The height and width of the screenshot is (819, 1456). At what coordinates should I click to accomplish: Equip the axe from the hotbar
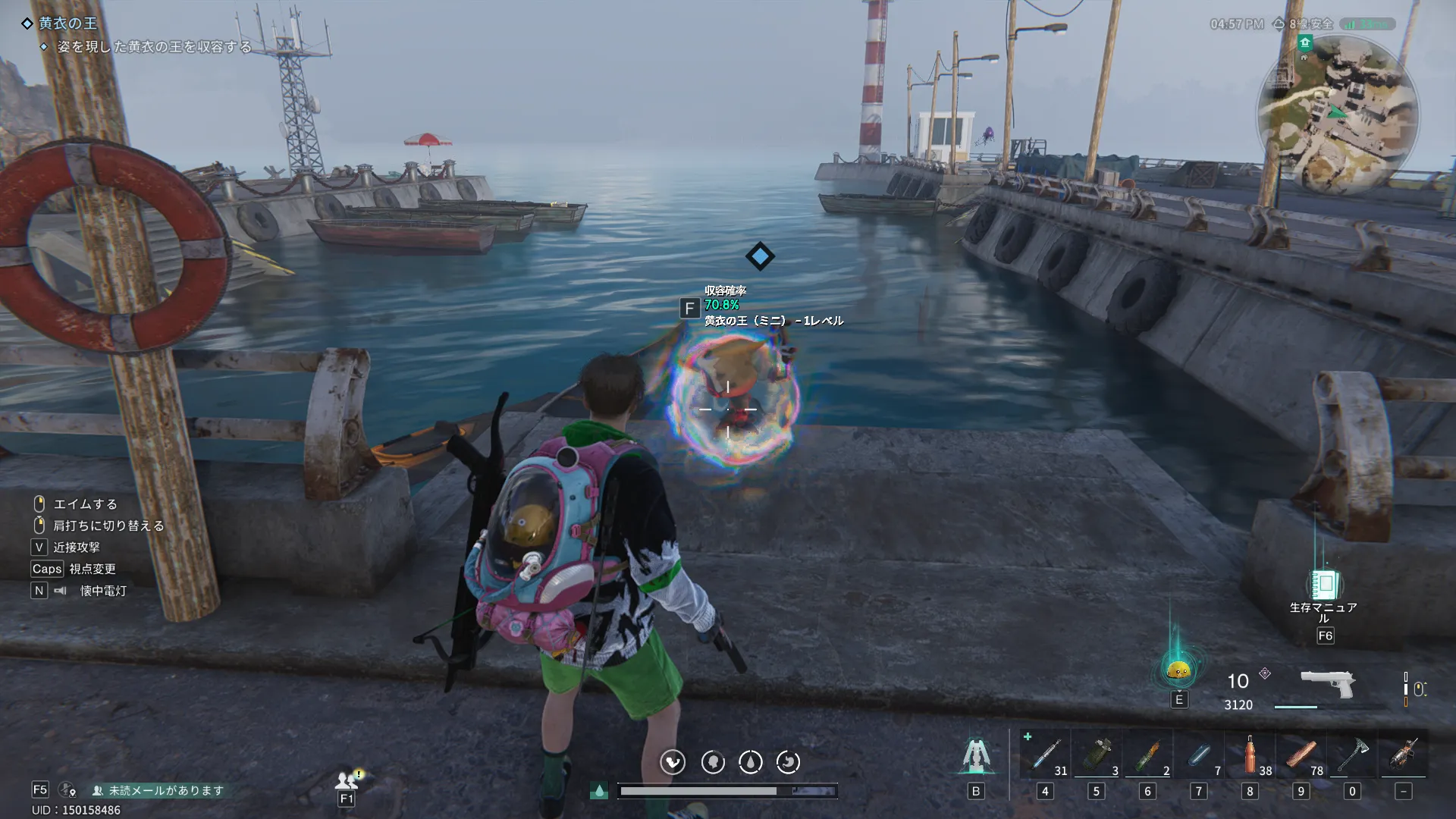(x=1352, y=755)
